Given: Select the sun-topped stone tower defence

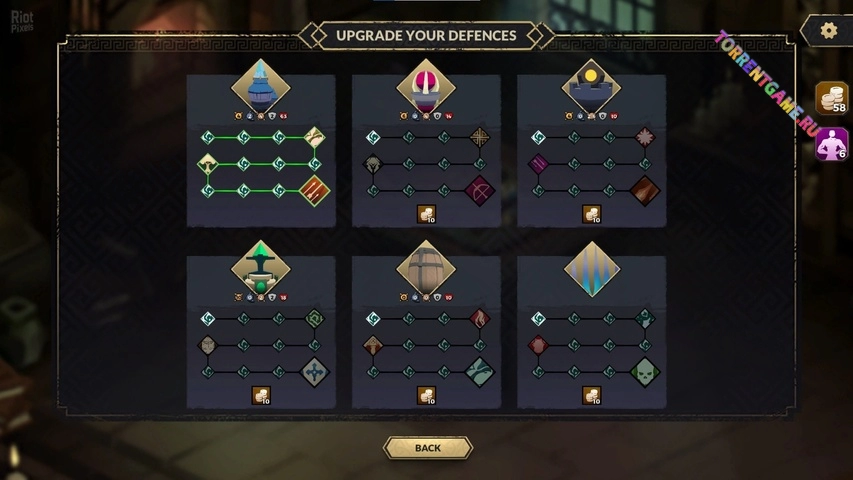Looking at the screenshot, I should click(591, 87).
